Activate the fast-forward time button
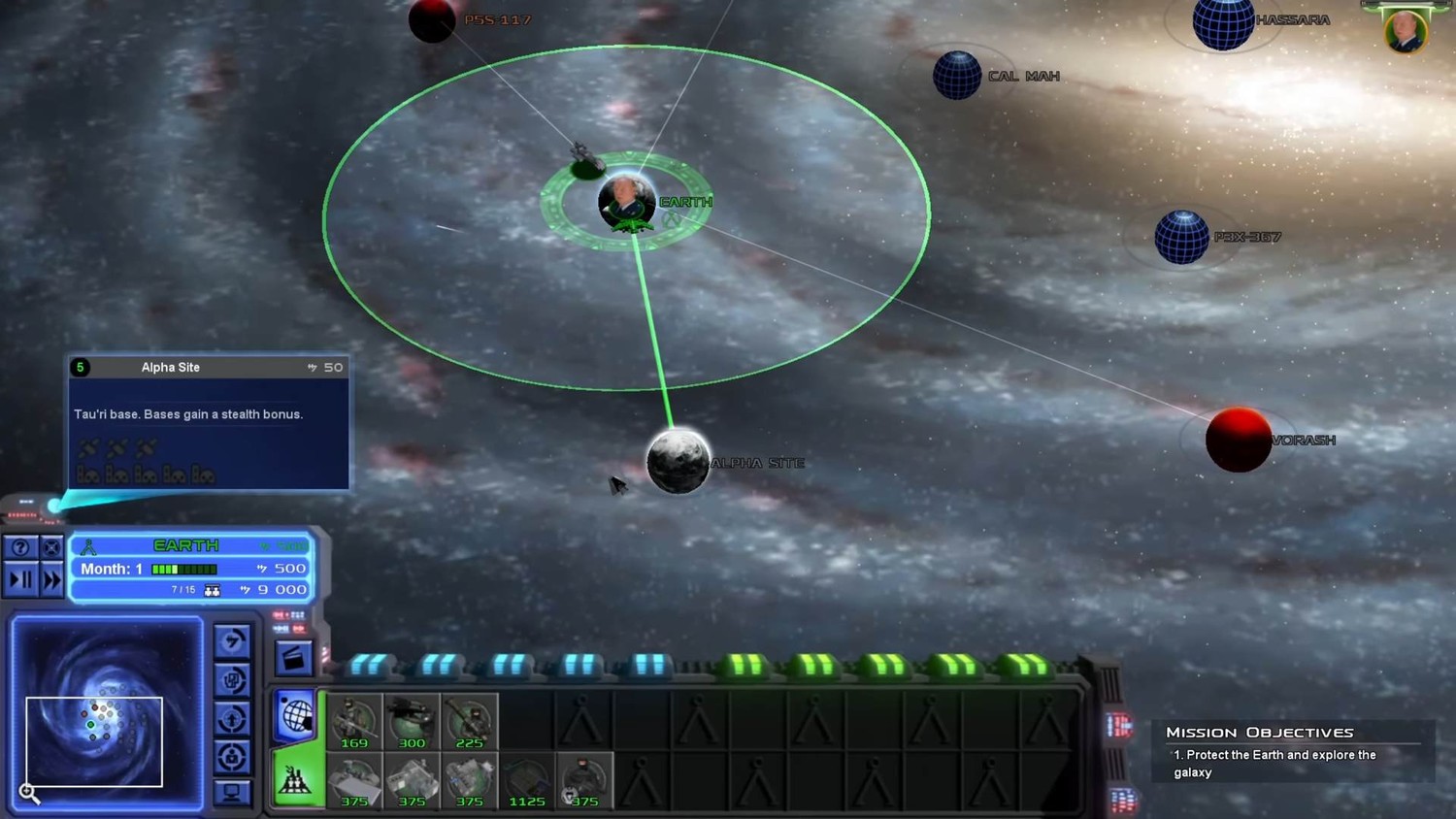Screen dimensions: 1456x819 point(51,580)
